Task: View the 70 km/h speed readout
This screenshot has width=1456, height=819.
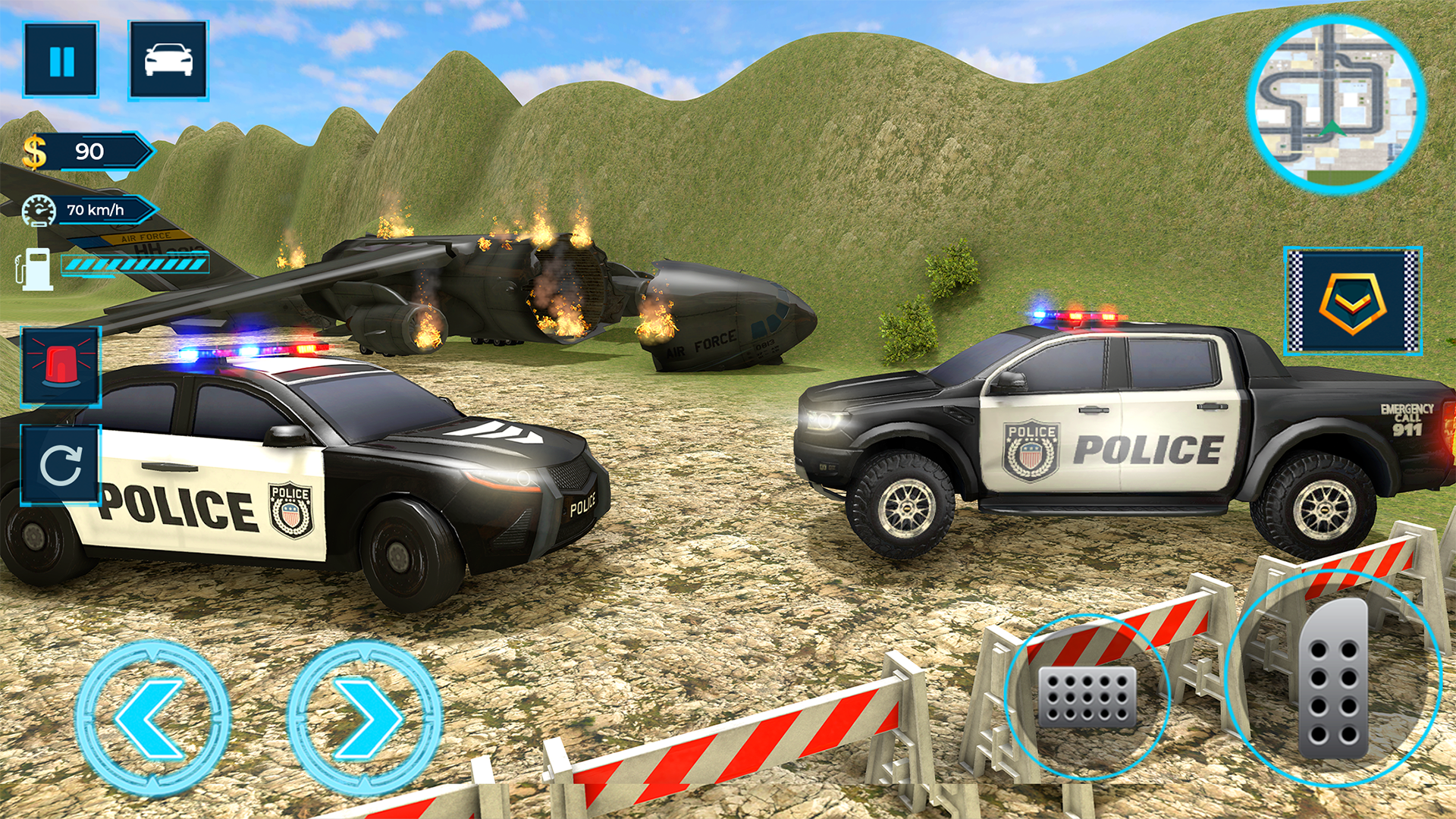Action: [x=97, y=209]
